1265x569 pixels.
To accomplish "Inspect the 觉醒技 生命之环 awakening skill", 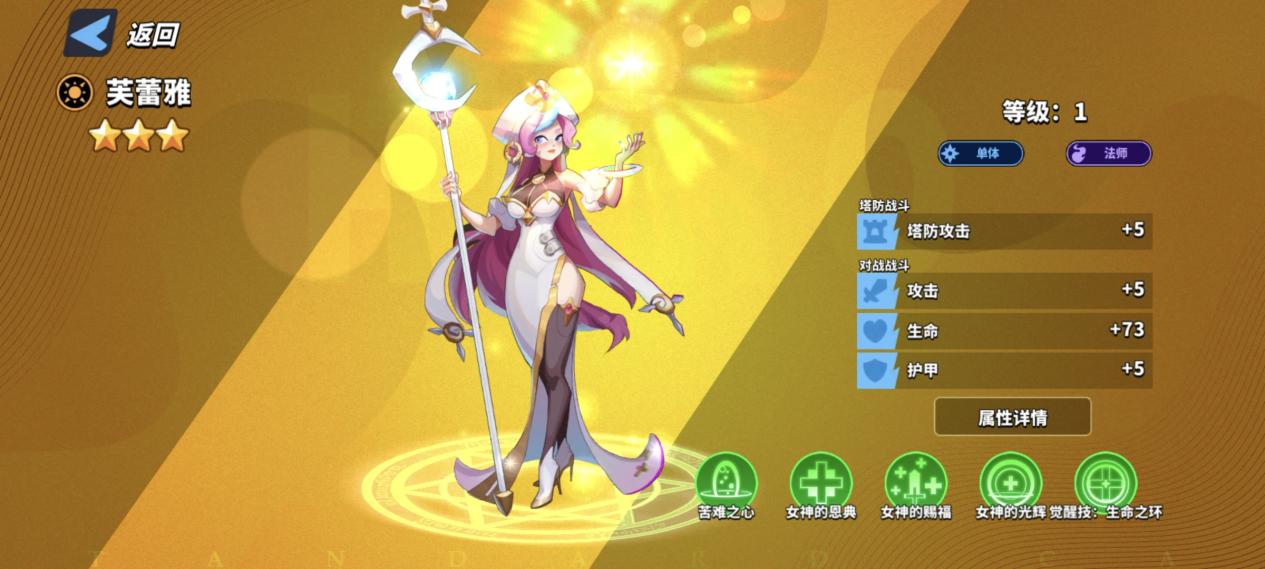I will coord(1105,482).
